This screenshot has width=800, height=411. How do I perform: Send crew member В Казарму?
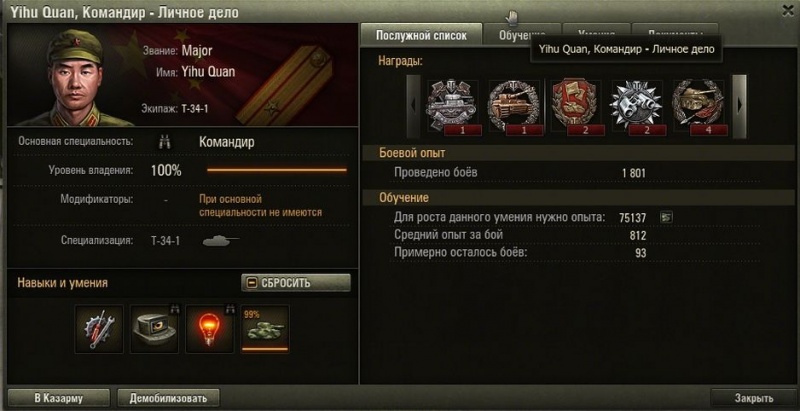58,398
